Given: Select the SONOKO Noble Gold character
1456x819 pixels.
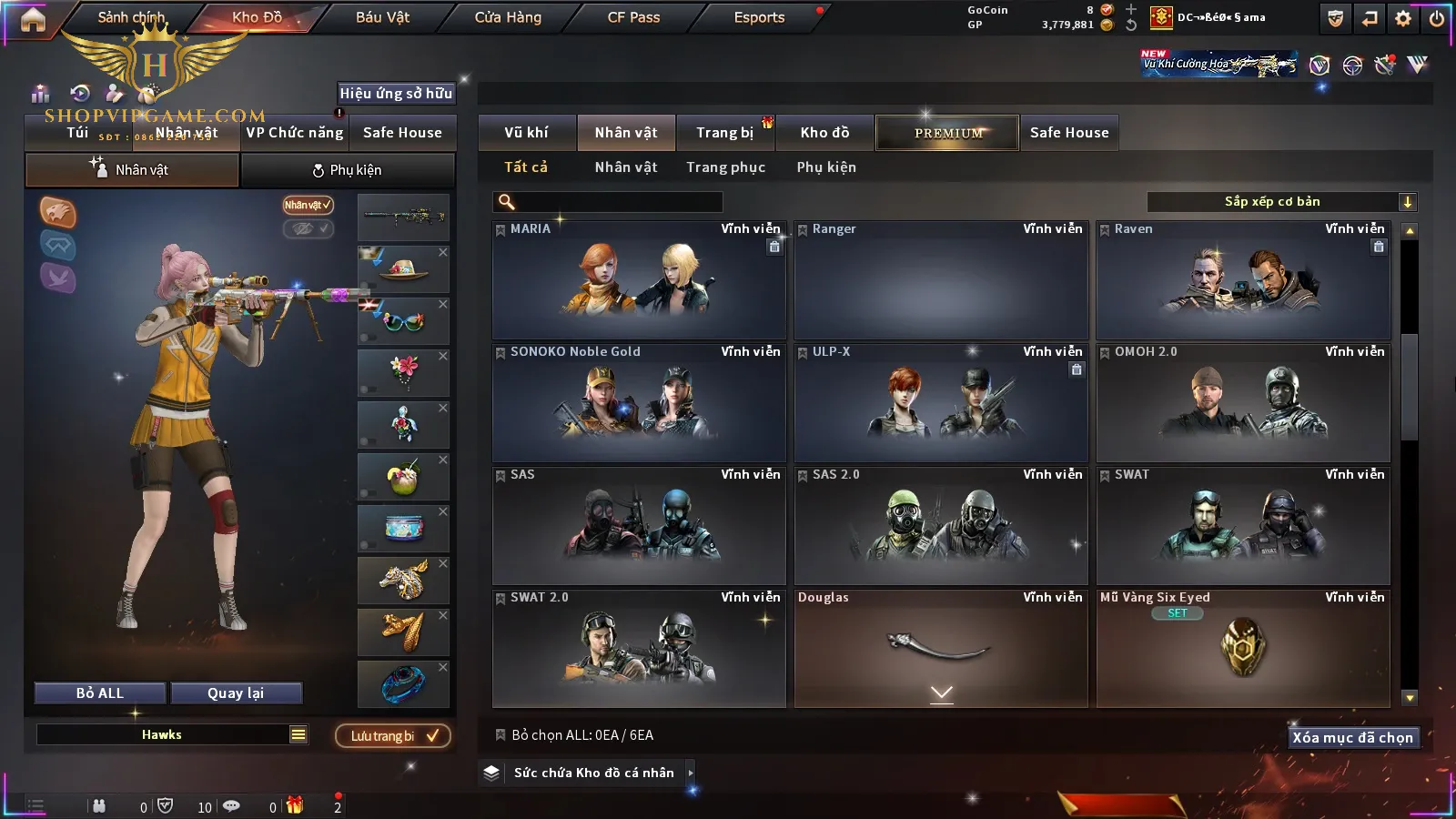Looking at the screenshot, I should coord(639,402).
